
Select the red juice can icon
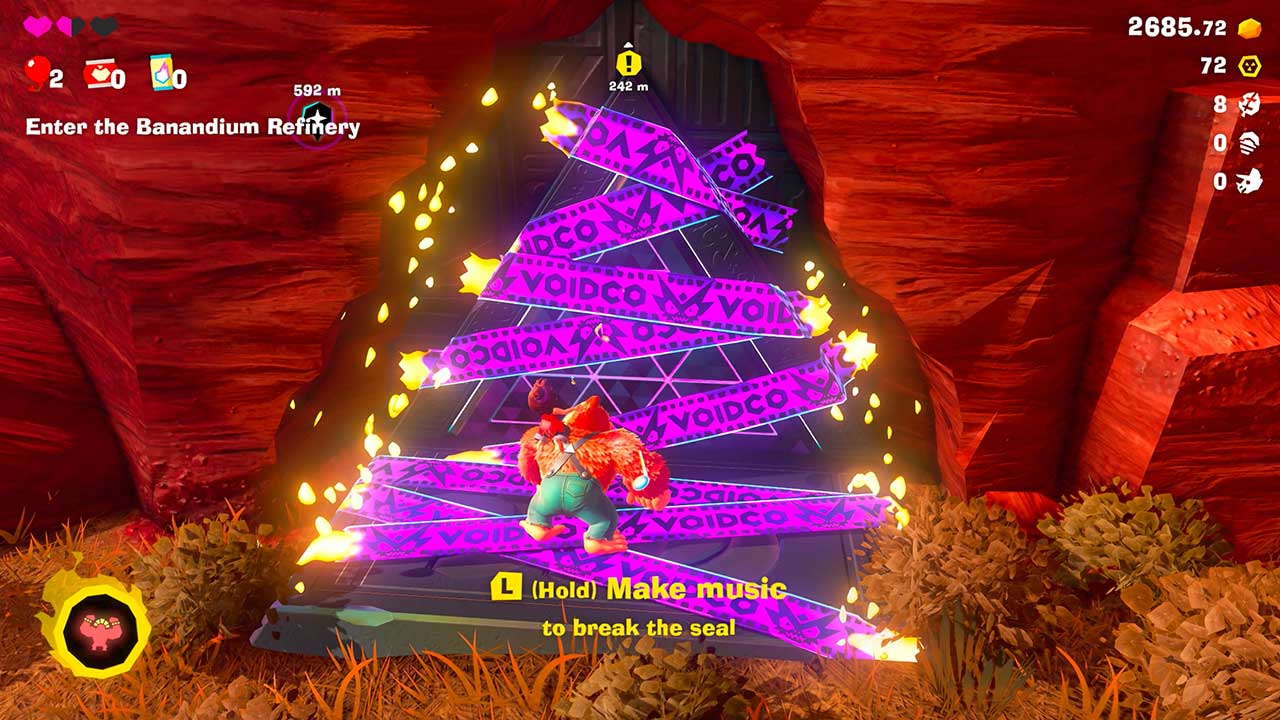tap(98, 73)
